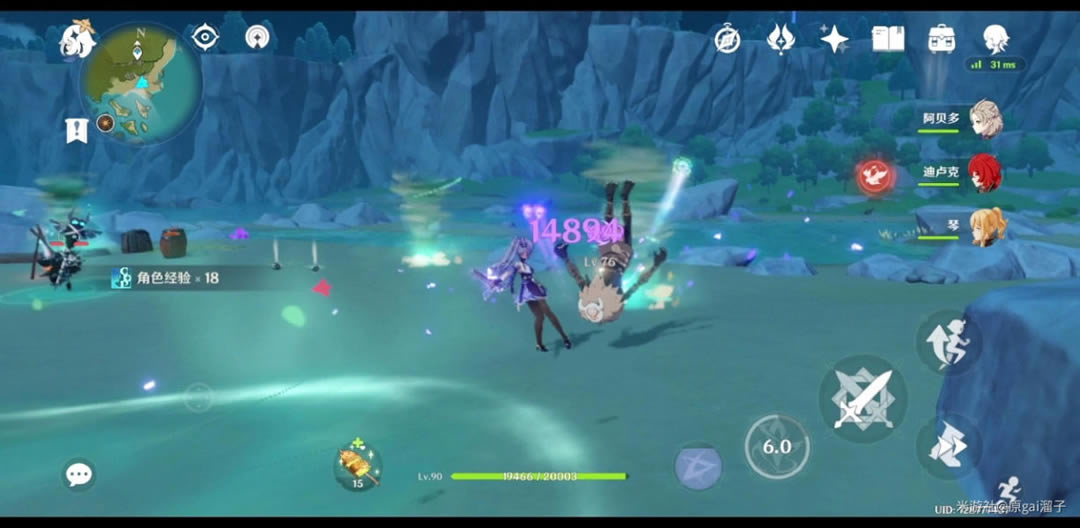The height and width of the screenshot is (528, 1080).
Task: Open the quest log exclamation icon
Action: 76,130
